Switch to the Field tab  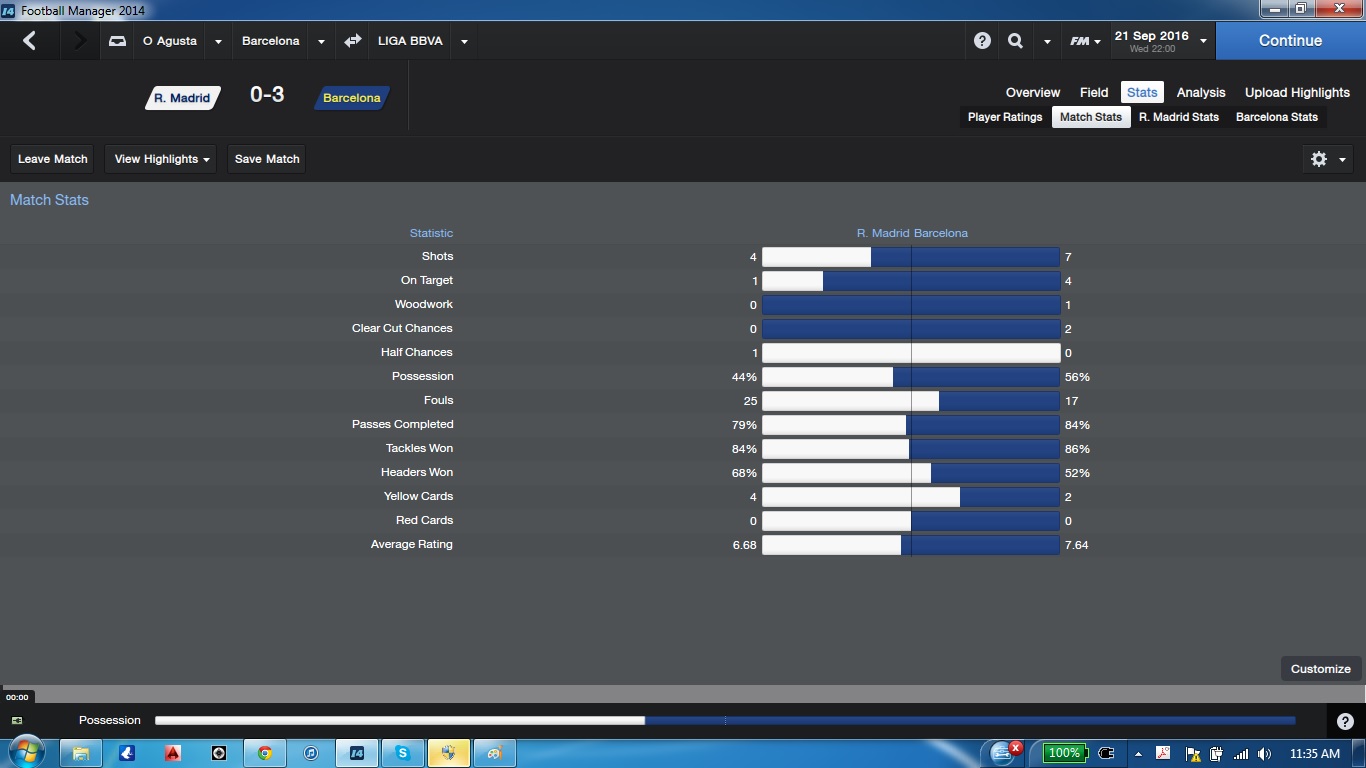point(1094,92)
